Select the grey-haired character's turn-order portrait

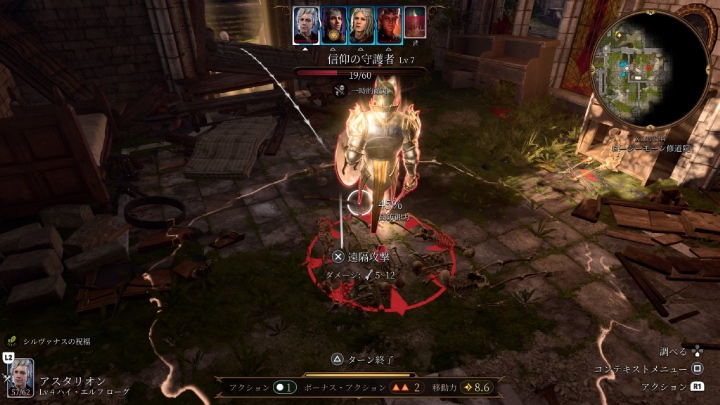361,25
